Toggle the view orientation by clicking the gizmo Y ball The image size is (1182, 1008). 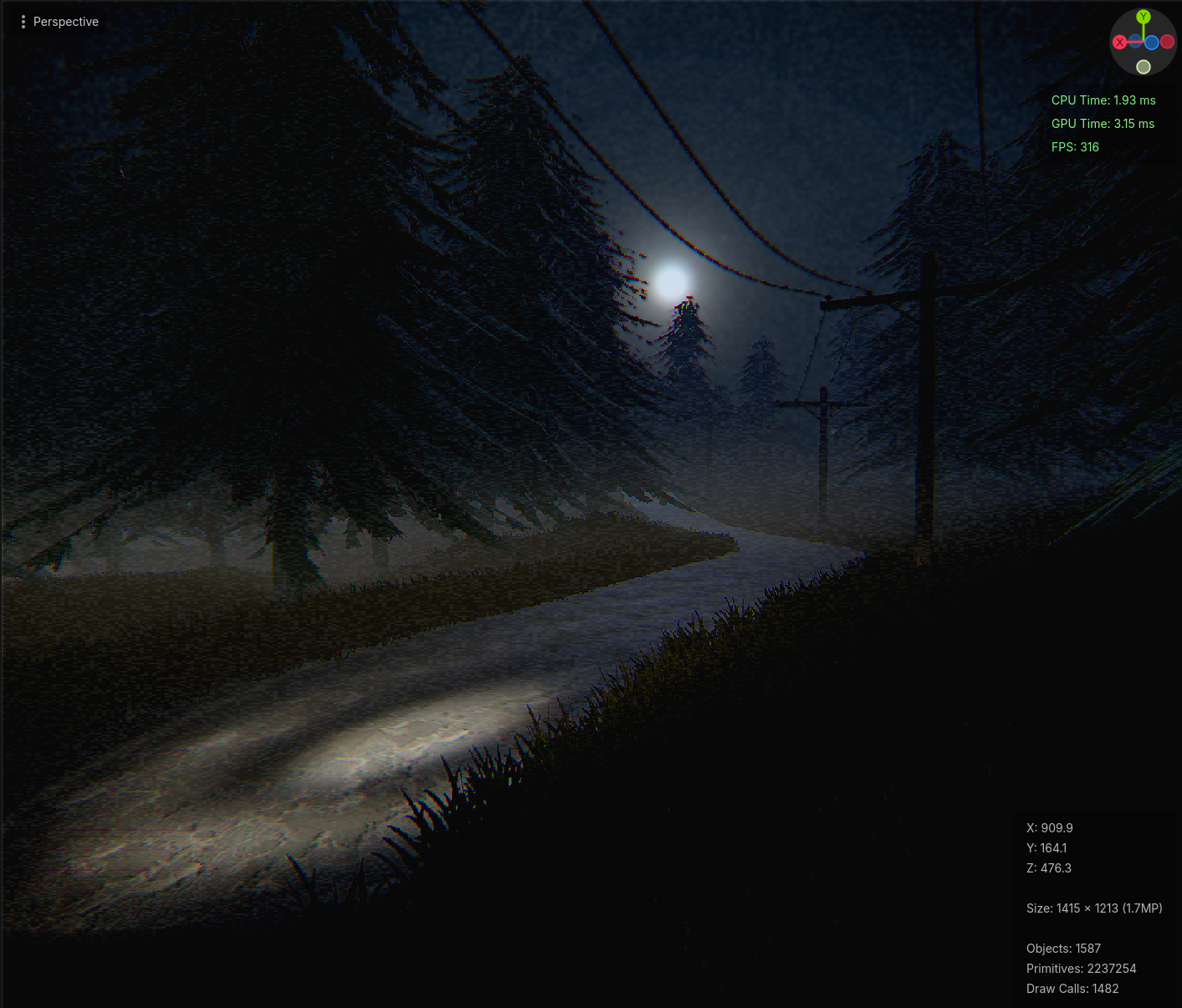pos(1144,17)
